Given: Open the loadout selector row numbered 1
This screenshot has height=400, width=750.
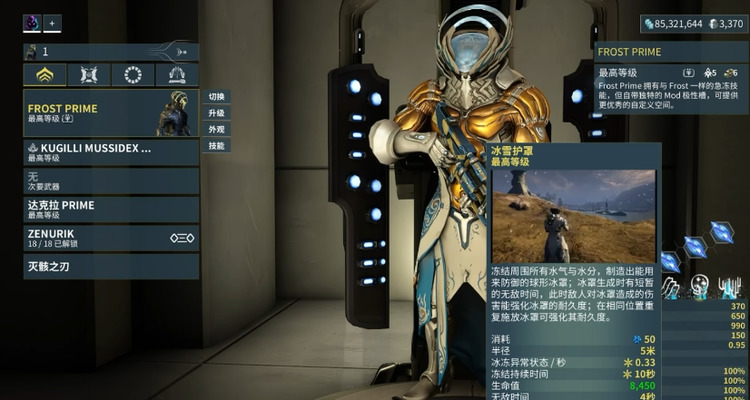Looking at the screenshot, I should point(110,51).
